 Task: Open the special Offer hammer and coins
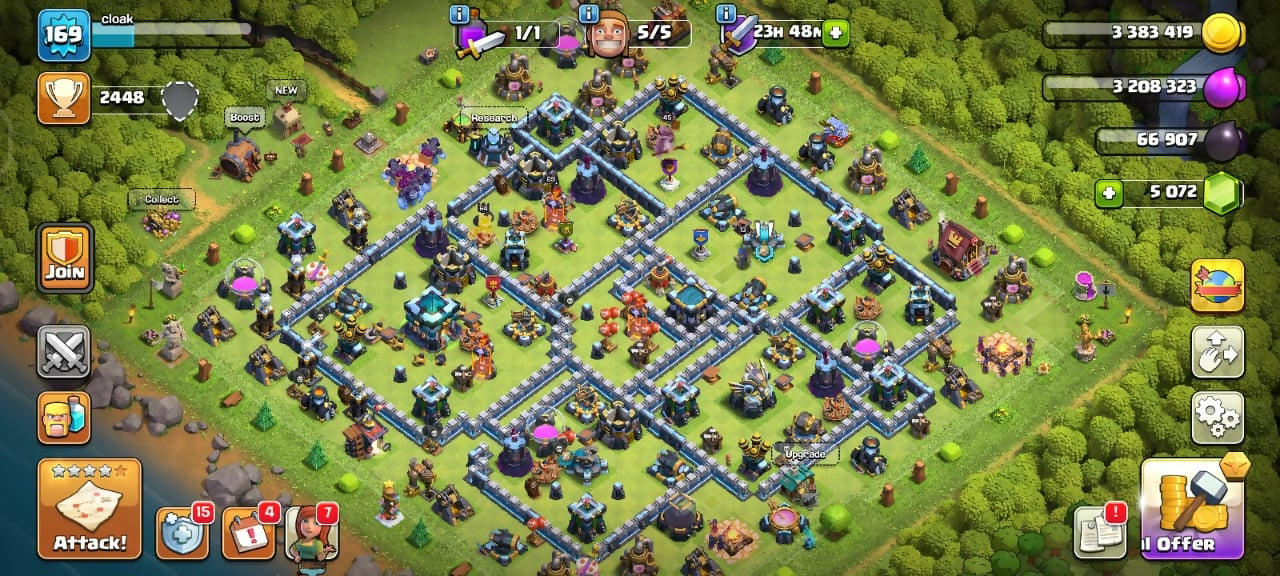(x=1192, y=508)
